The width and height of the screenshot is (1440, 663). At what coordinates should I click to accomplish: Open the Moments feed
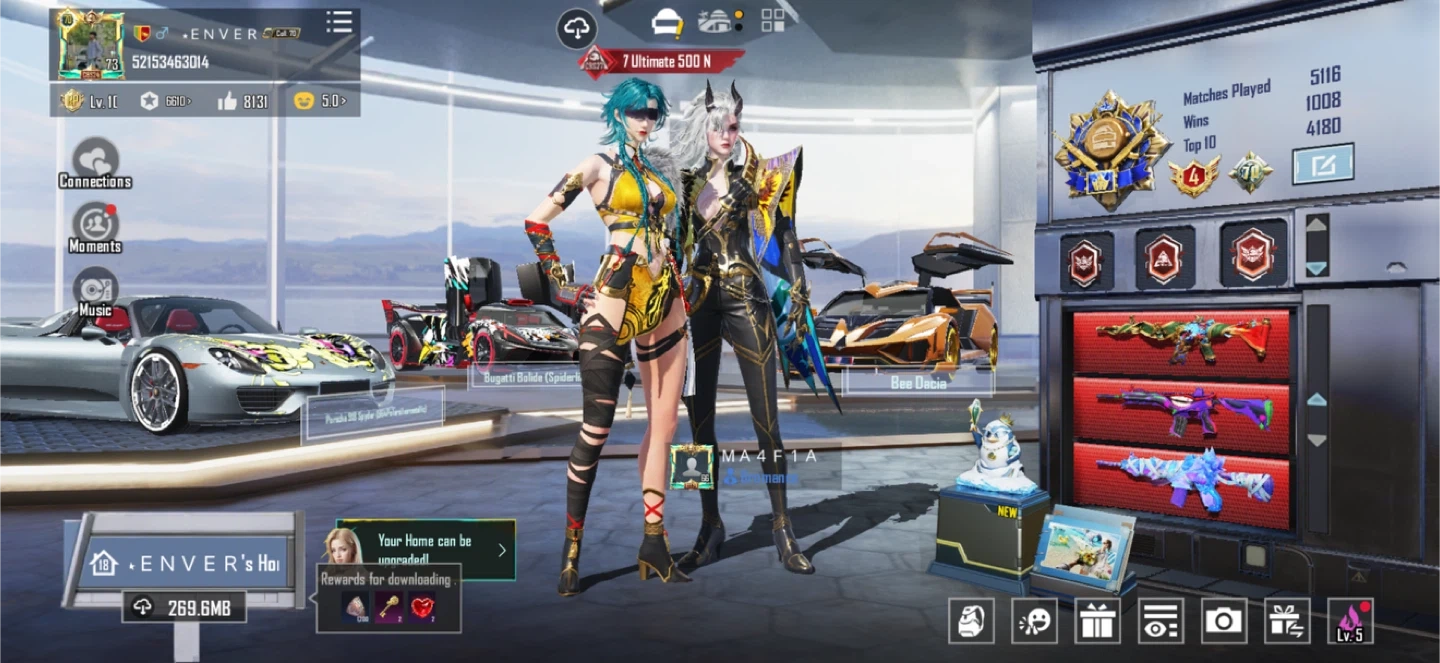pos(95,226)
